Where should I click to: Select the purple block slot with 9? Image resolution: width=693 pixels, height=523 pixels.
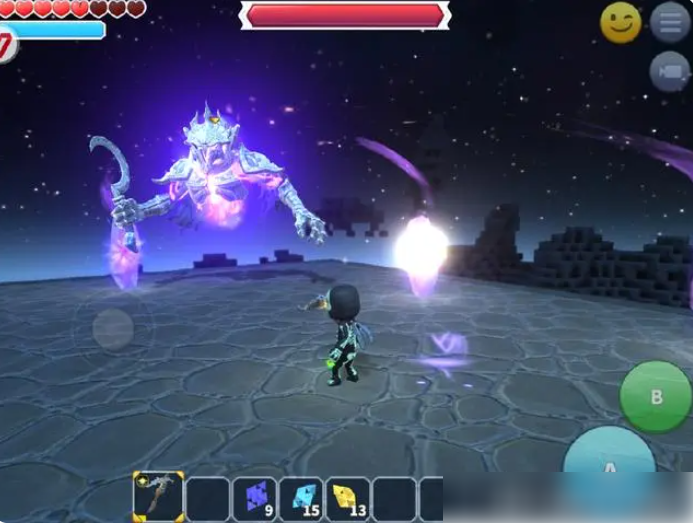(254, 497)
